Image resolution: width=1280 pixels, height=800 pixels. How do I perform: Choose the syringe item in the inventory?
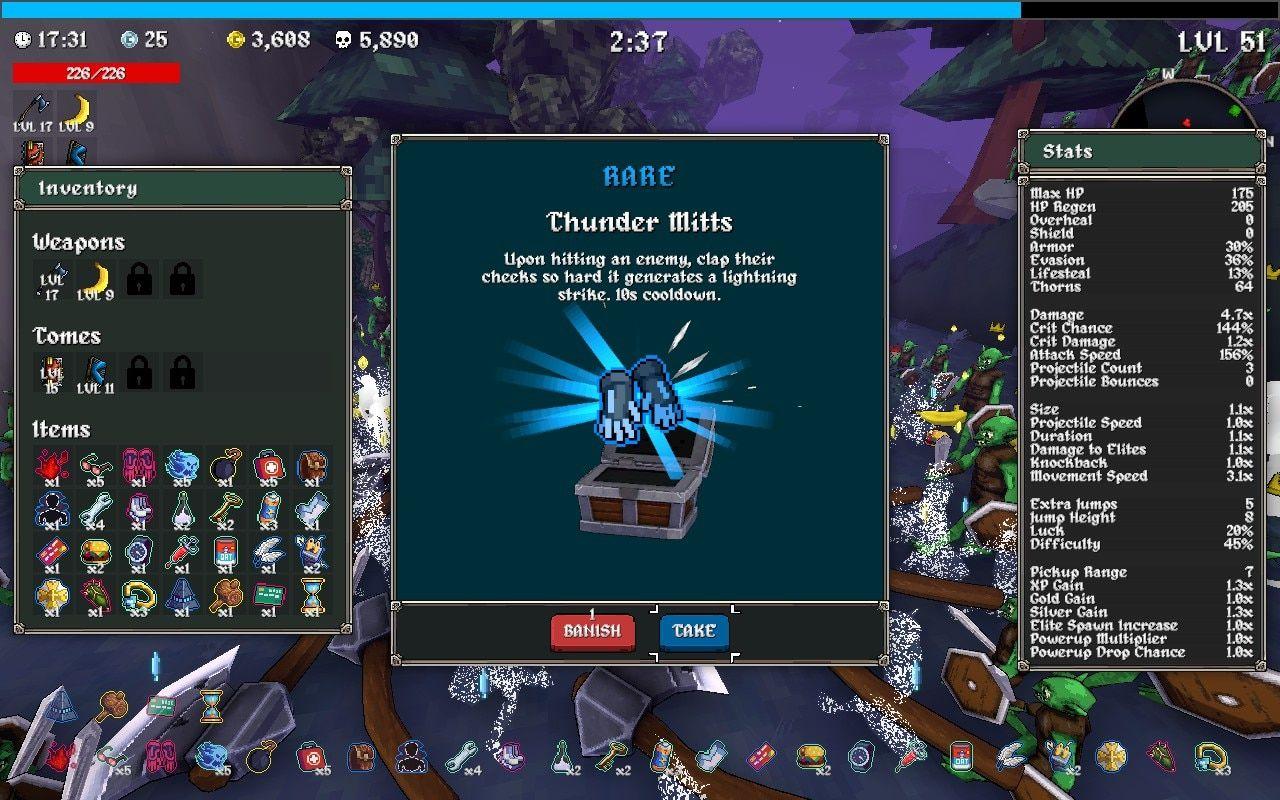(182, 553)
